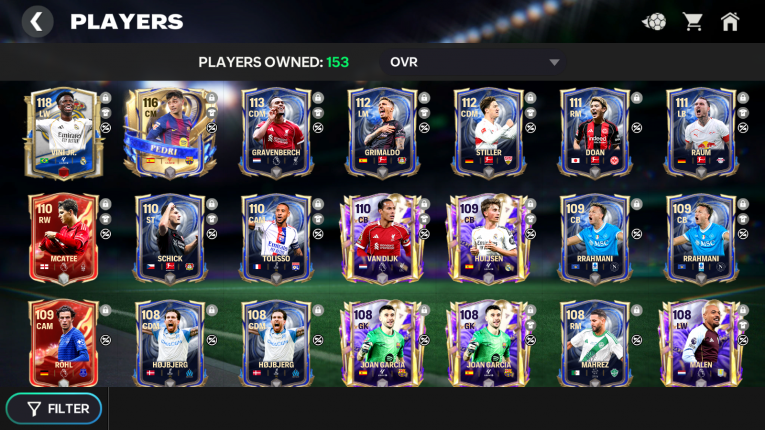Viewport: 765px width, 430px height.
Task: Open the FILTER options
Action: click(59, 408)
